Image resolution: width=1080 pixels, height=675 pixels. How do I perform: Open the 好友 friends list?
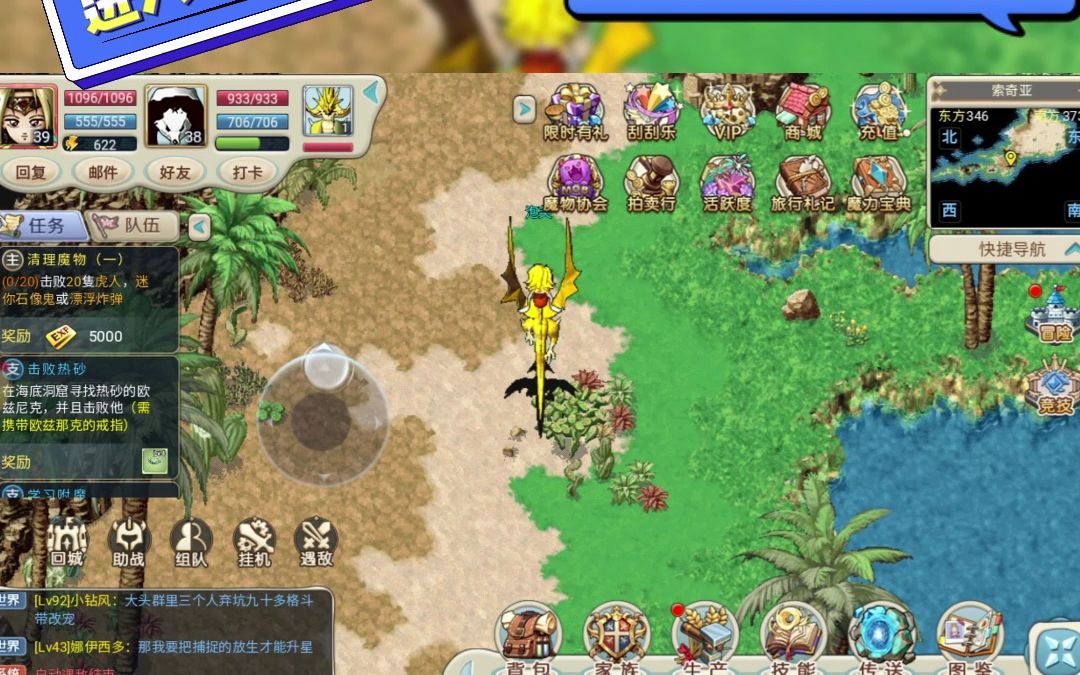175,172
